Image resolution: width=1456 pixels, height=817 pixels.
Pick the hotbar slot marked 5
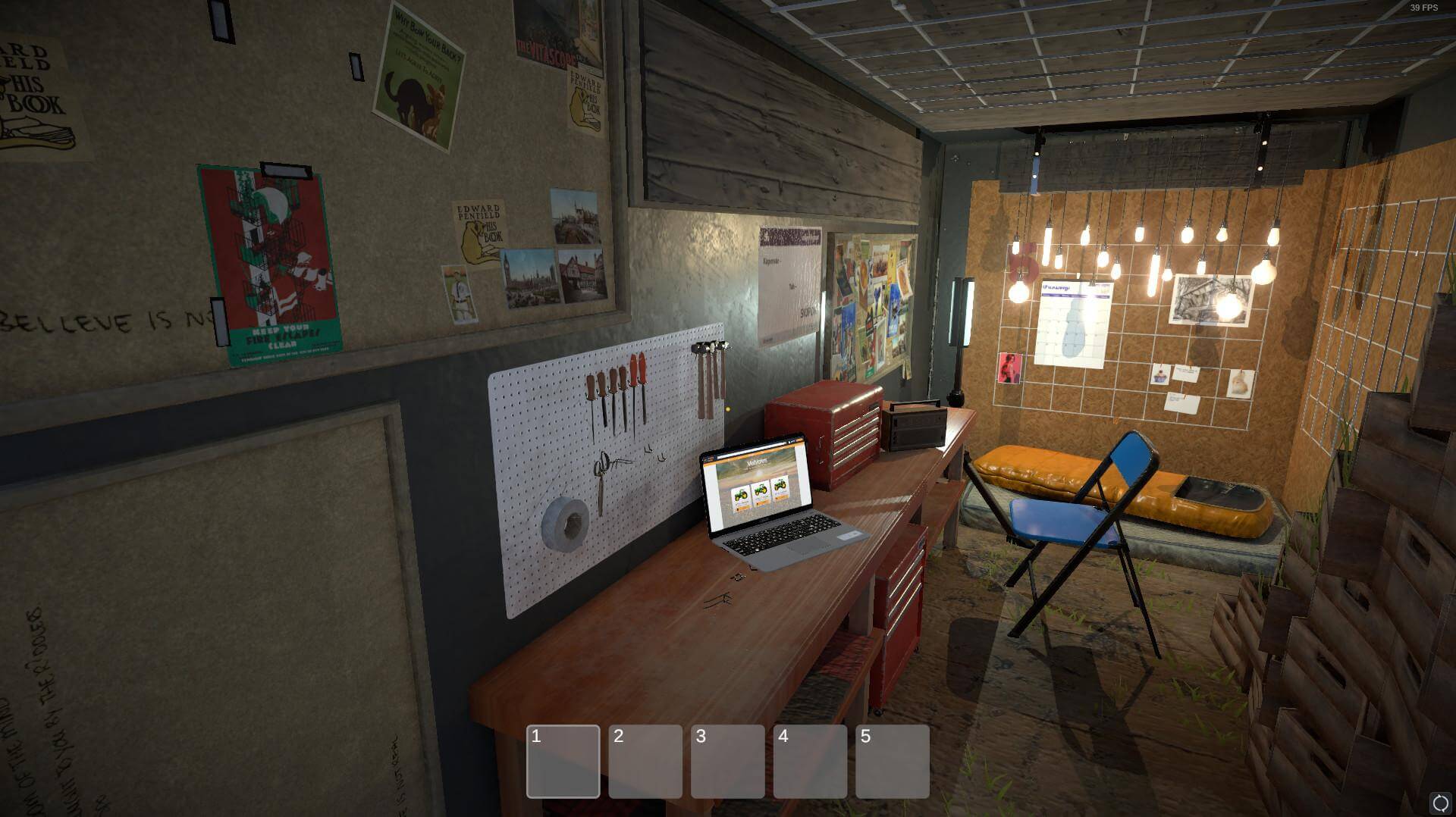click(892, 761)
